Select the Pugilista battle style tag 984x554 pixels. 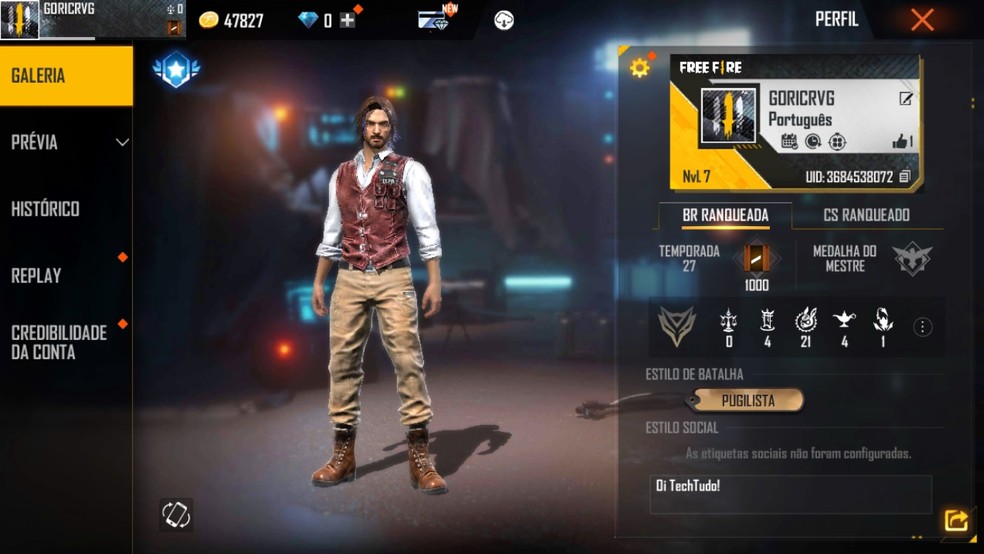(x=748, y=401)
